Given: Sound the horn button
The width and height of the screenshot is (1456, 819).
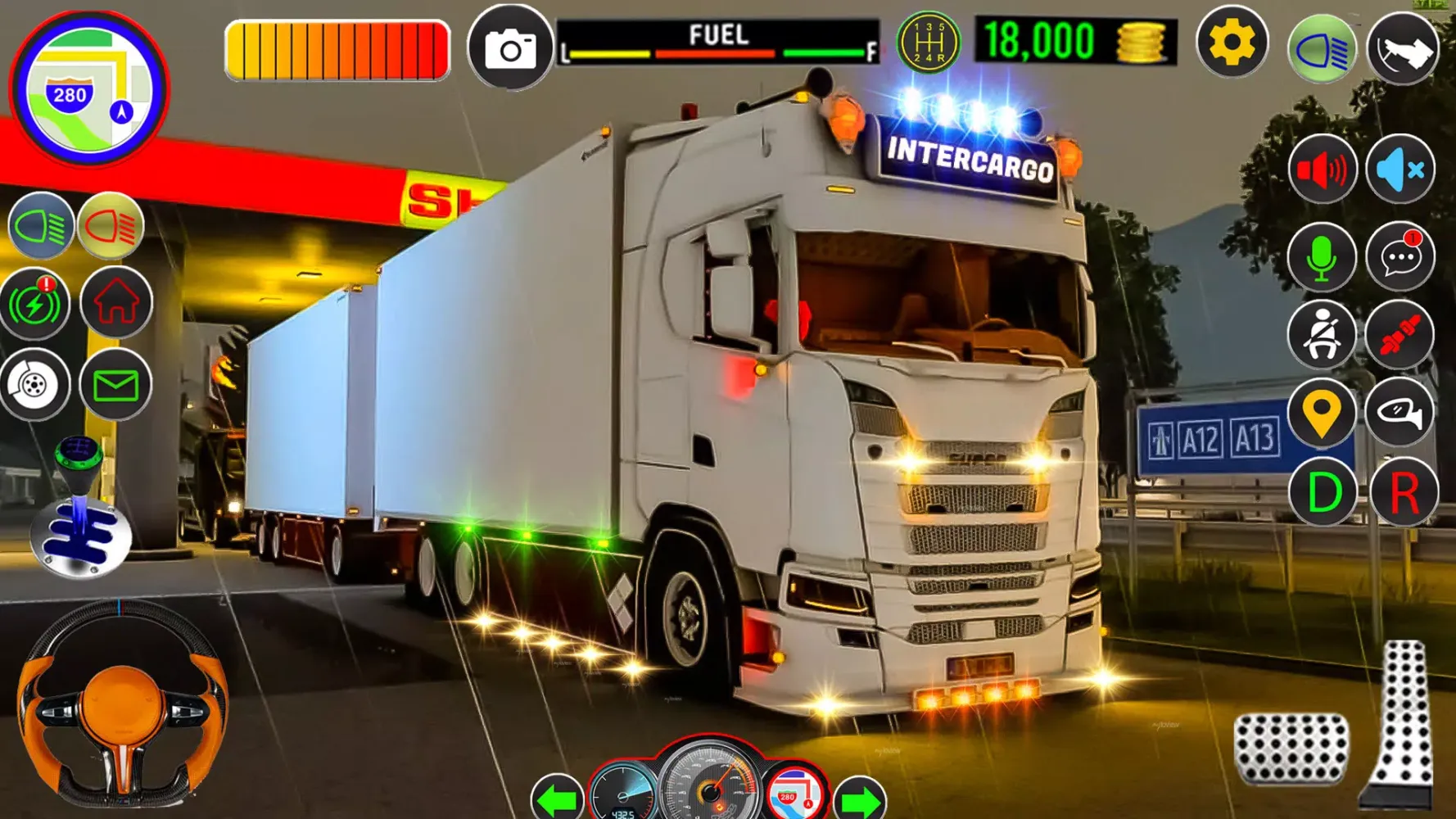Looking at the screenshot, I should click(x=1402, y=49).
